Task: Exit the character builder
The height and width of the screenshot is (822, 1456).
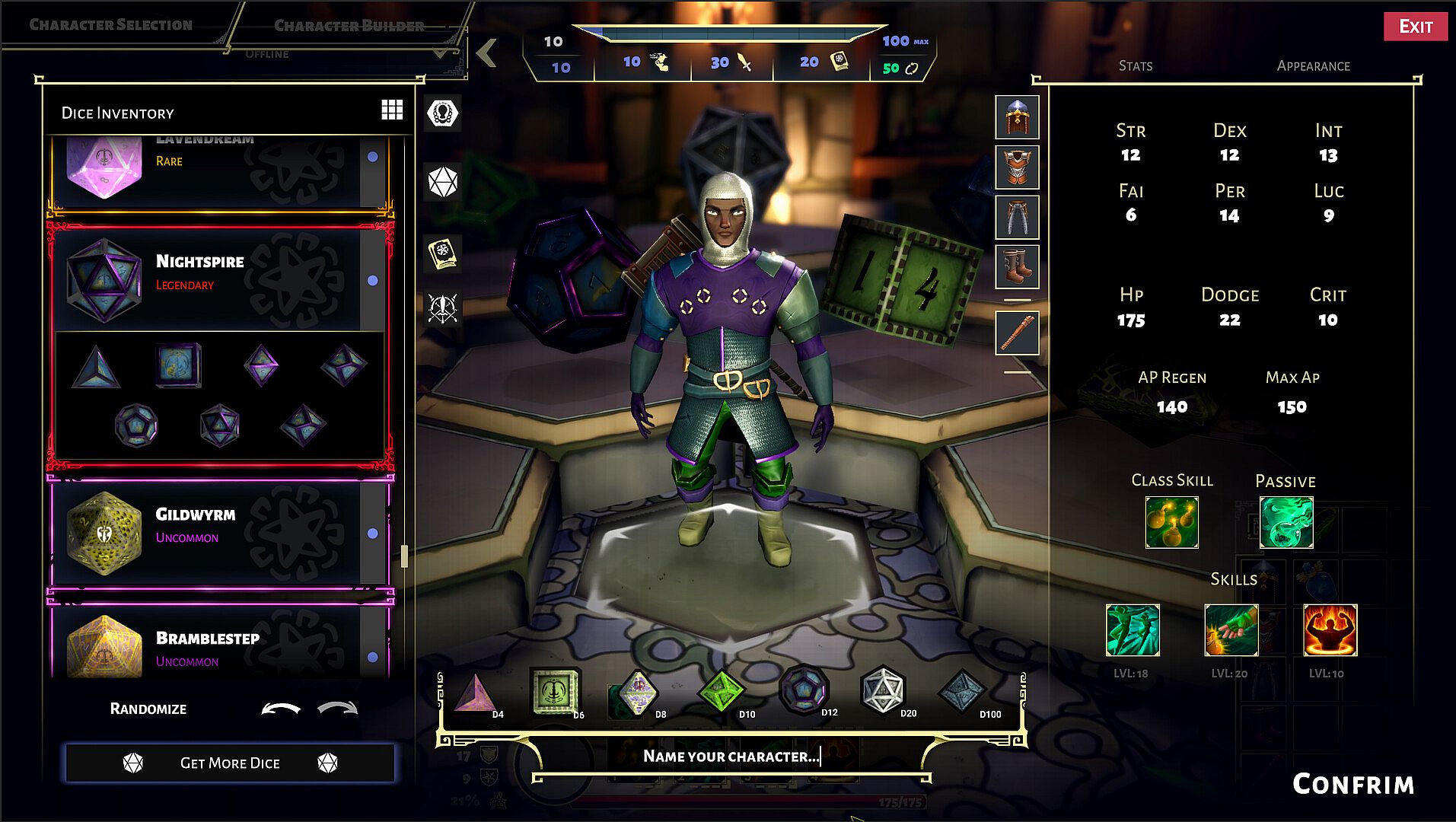Action: pos(1415,27)
